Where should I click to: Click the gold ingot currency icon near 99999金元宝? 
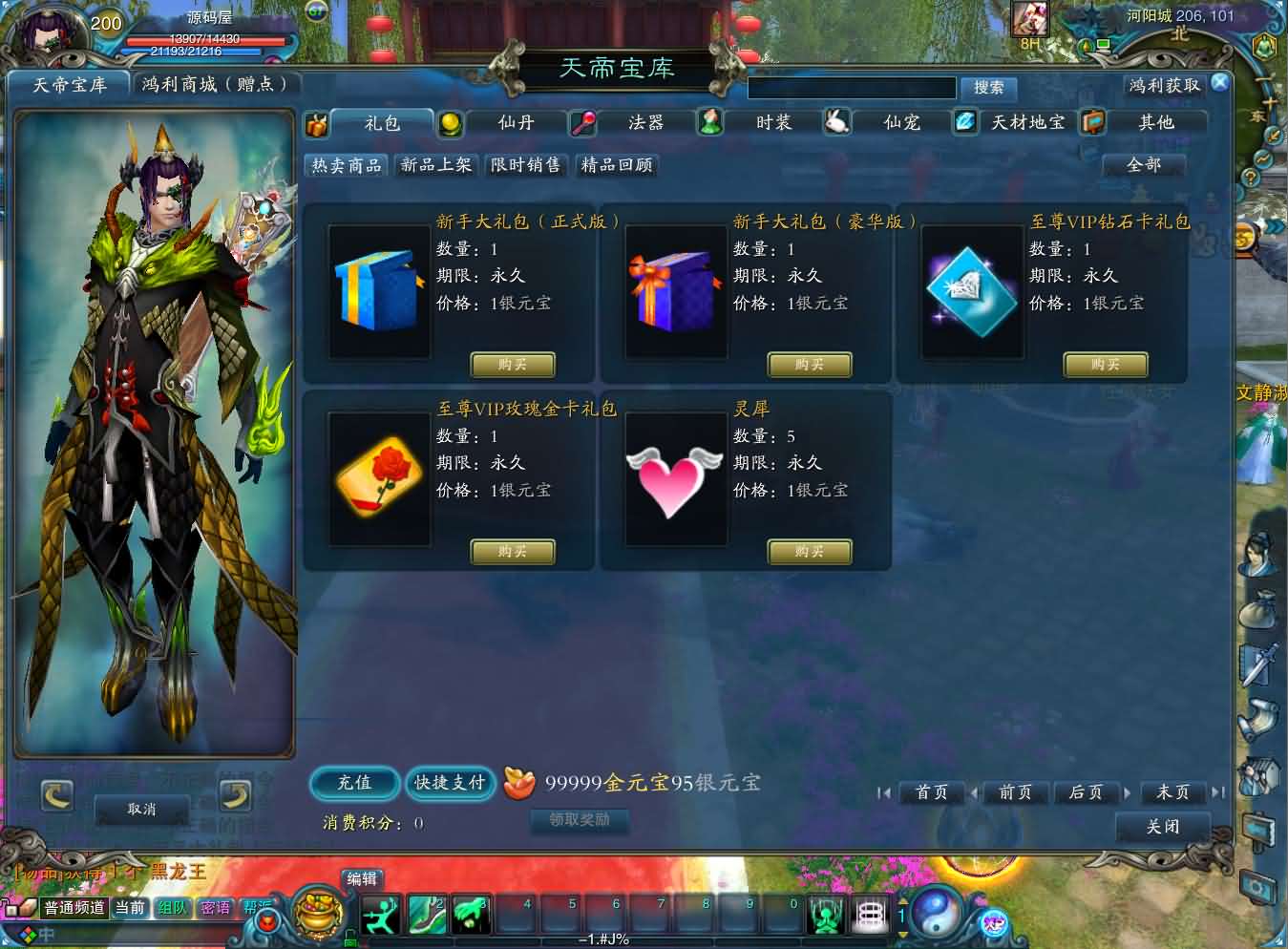[519, 782]
